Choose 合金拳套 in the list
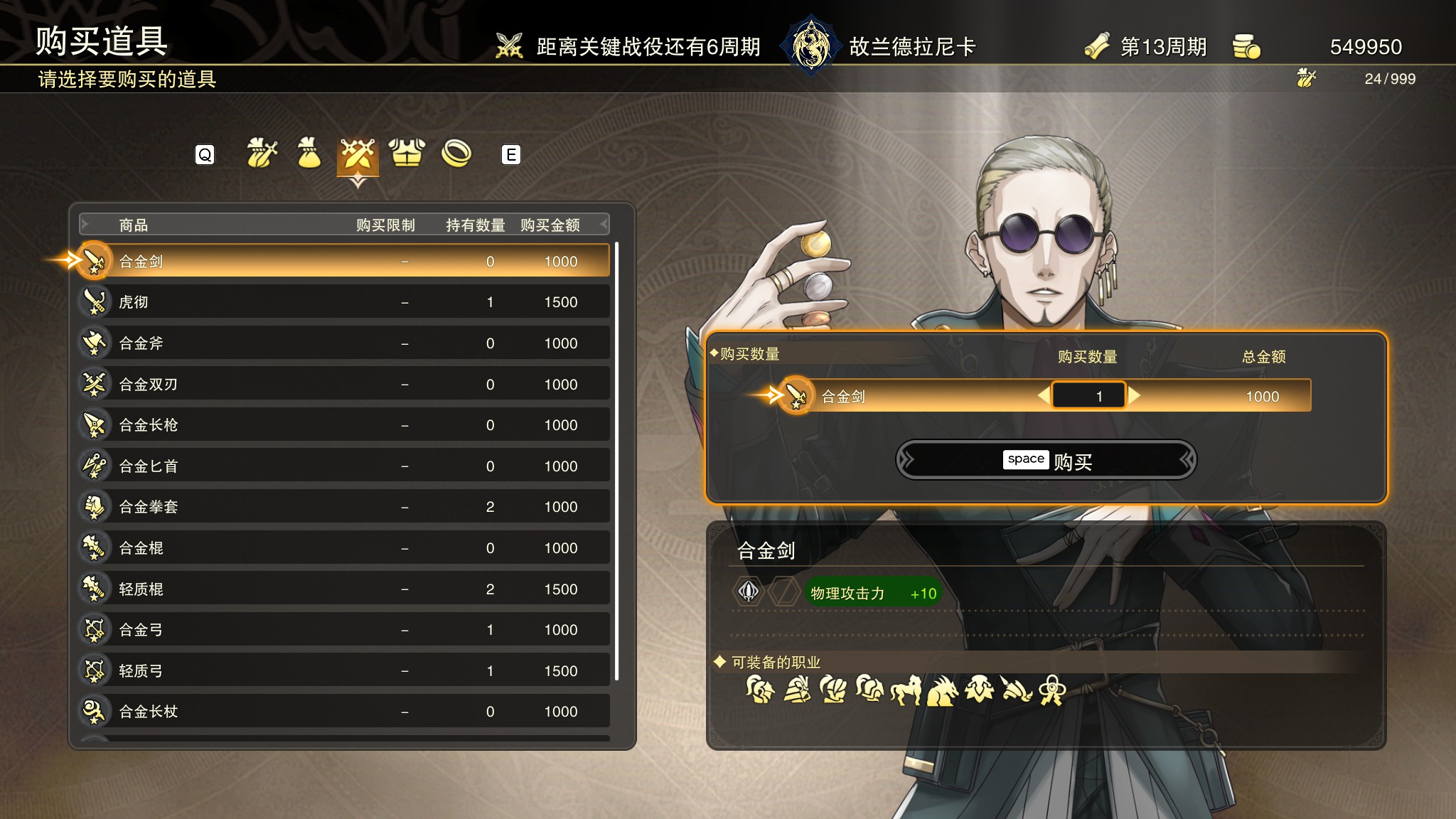 coord(345,507)
